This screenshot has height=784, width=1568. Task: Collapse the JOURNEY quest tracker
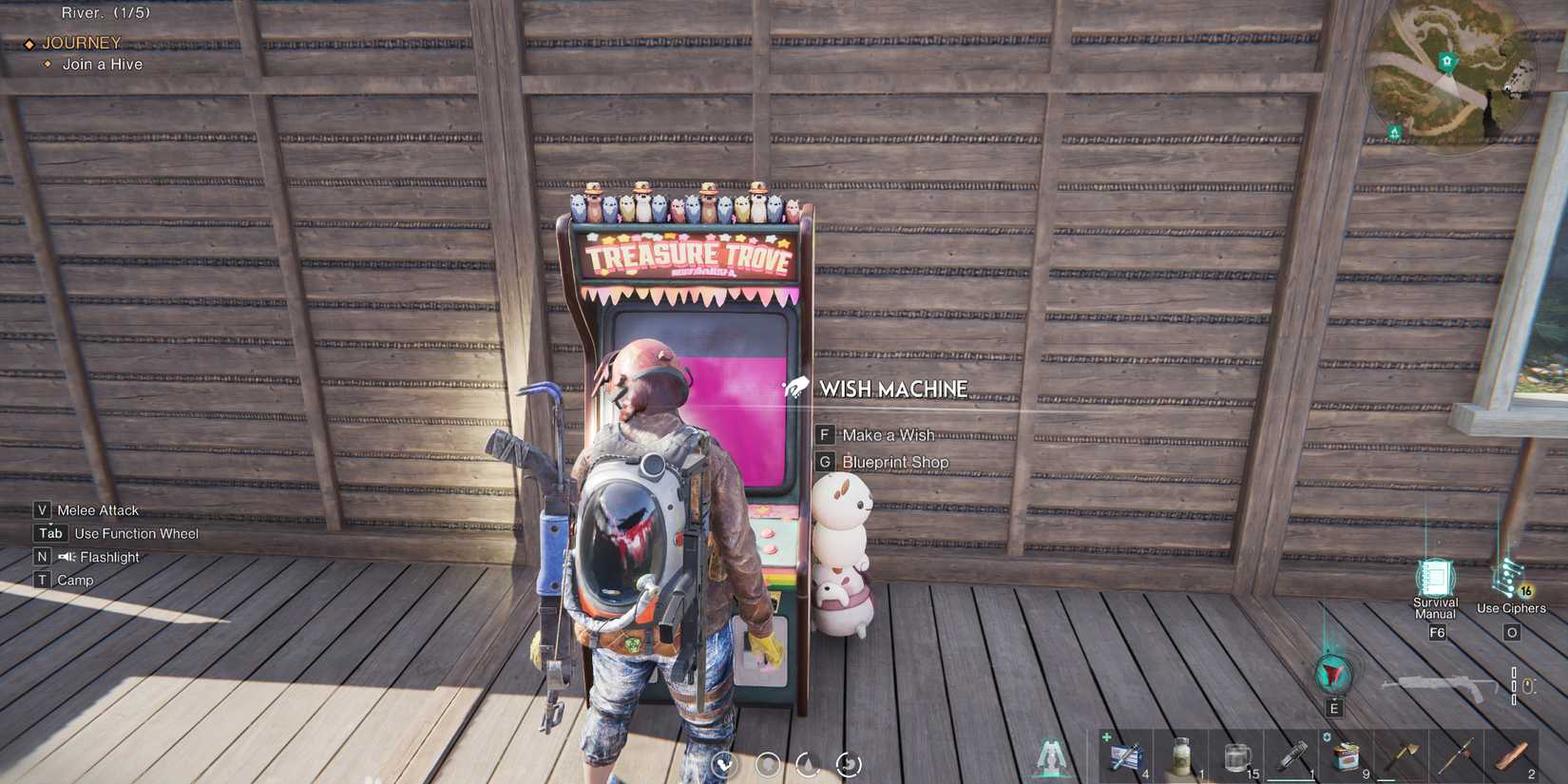tap(82, 43)
